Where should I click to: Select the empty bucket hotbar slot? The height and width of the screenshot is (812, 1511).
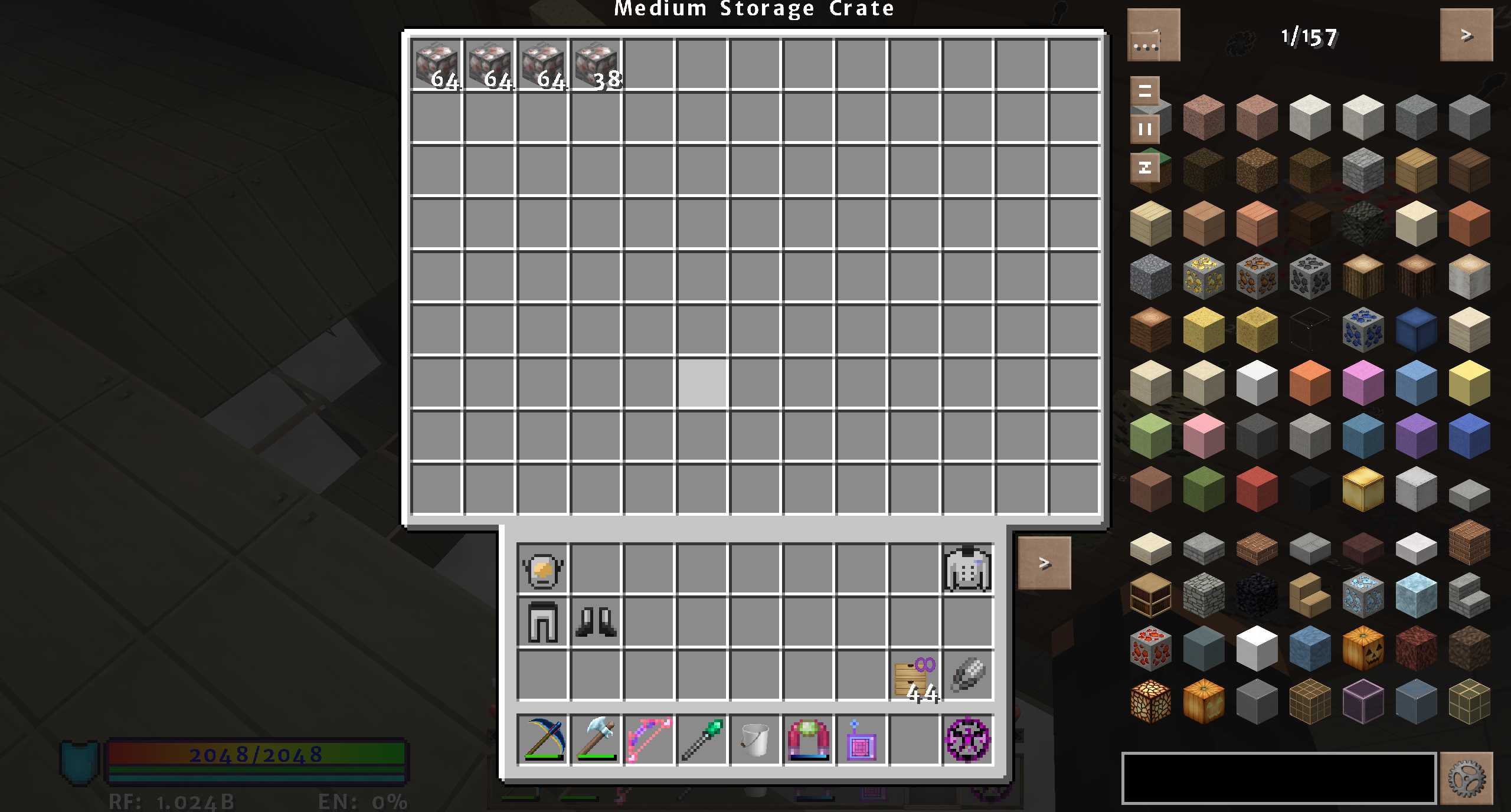click(x=755, y=739)
